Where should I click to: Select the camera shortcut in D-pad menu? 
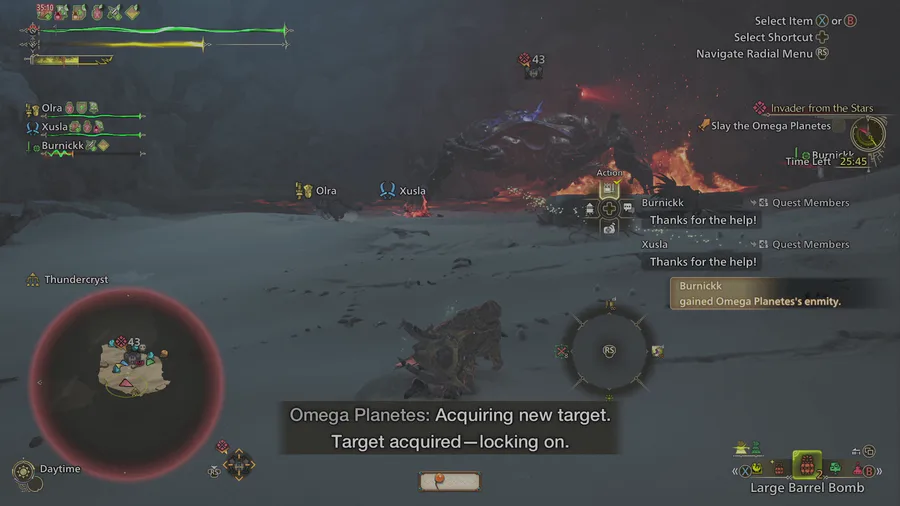click(x=609, y=227)
